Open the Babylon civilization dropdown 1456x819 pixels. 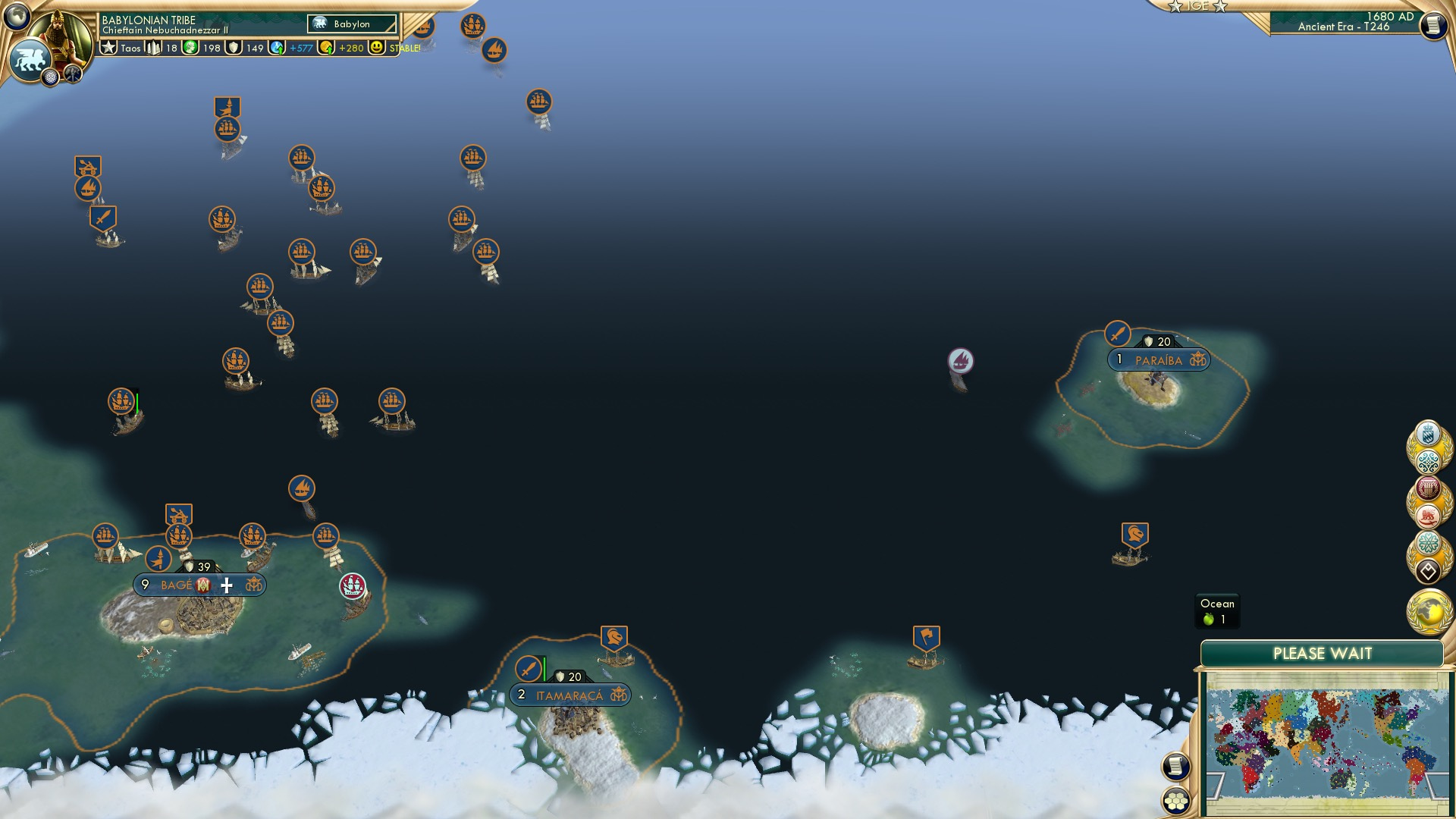[351, 24]
